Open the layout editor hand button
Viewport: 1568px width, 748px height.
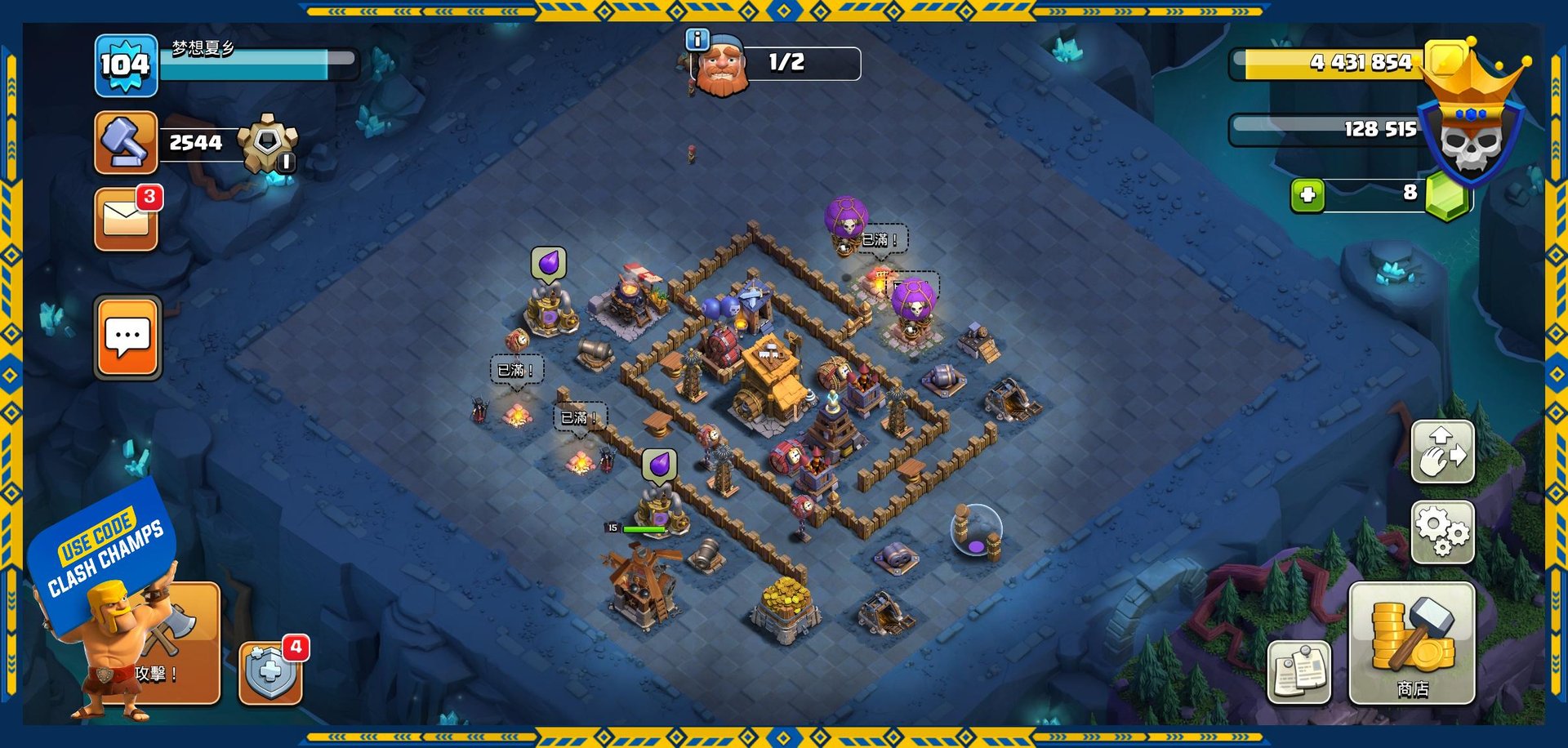(x=1442, y=452)
